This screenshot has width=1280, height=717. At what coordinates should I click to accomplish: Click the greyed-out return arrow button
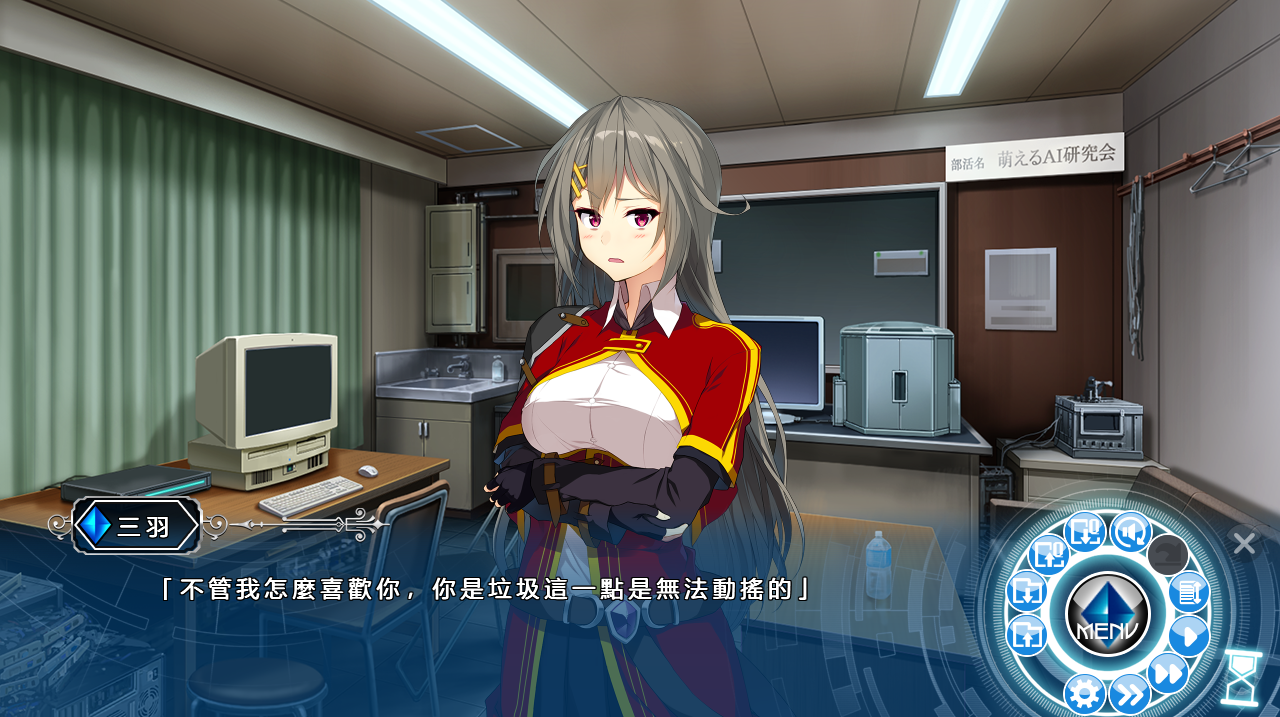pyautogui.click(x=1167, y=554)
